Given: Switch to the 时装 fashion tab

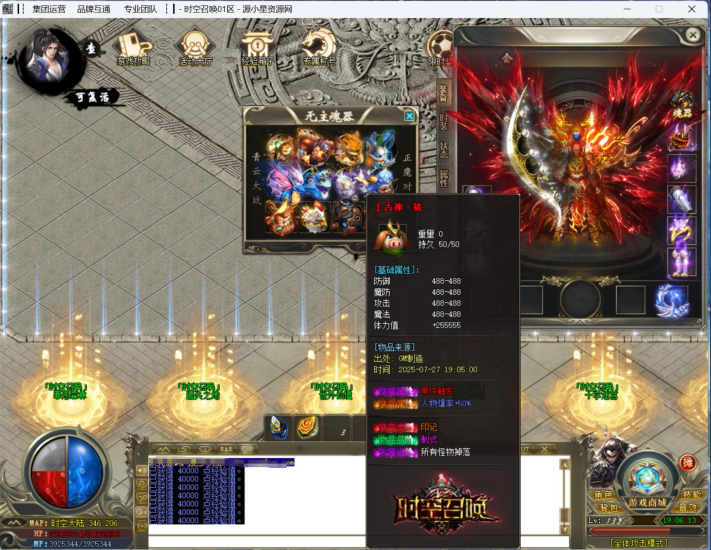Looking at the screenshot, I should (443, 122).
